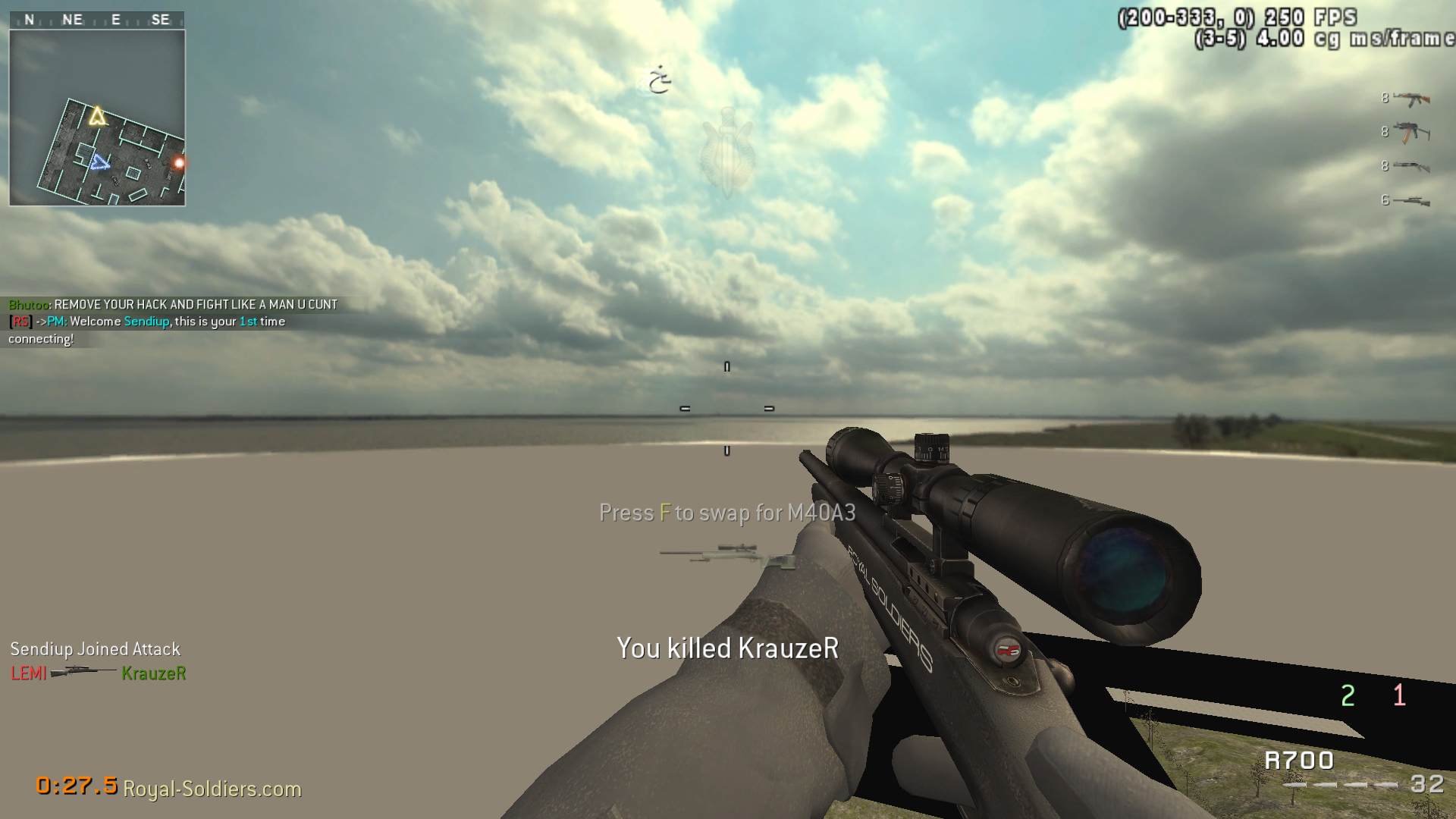Click the red LEMI name in the killfeed

tap(27, 673)
